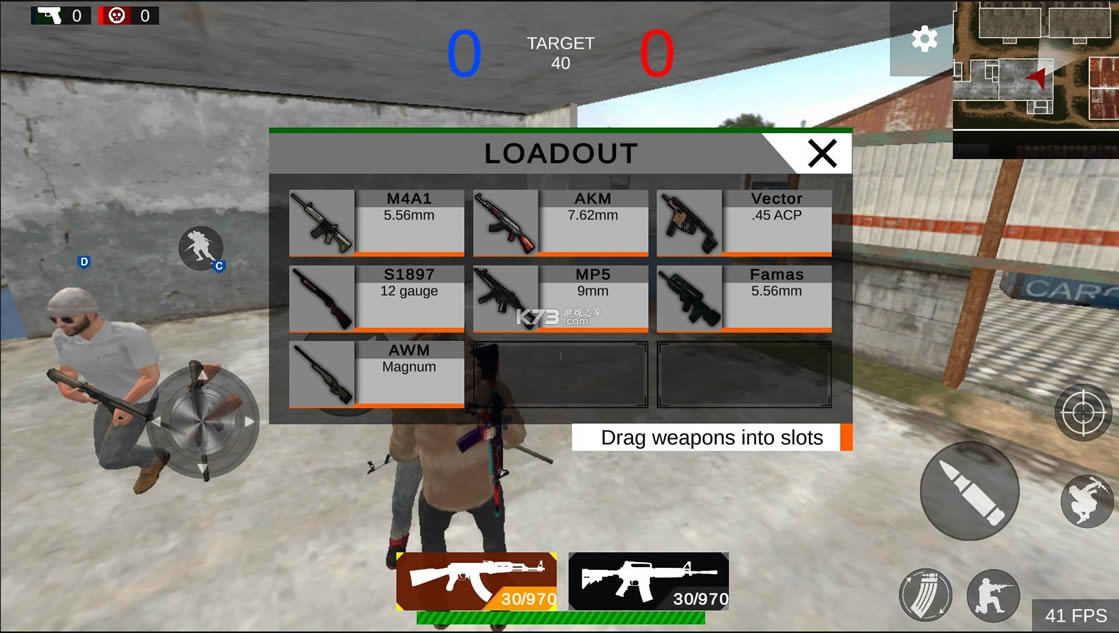
Task: Tap the crosshair aim button
Action: point(1085,412)
